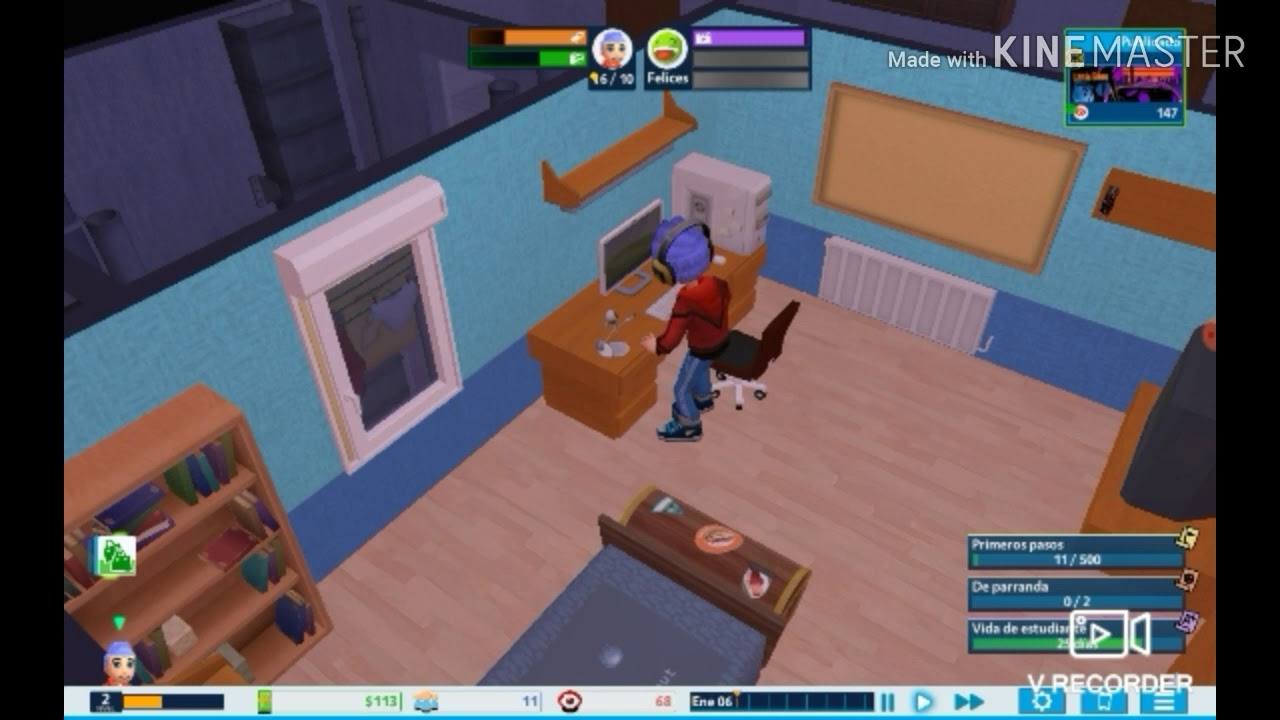Pause the game time
The height and width of the screenshot is (720, 1280).
coord(887,702)
